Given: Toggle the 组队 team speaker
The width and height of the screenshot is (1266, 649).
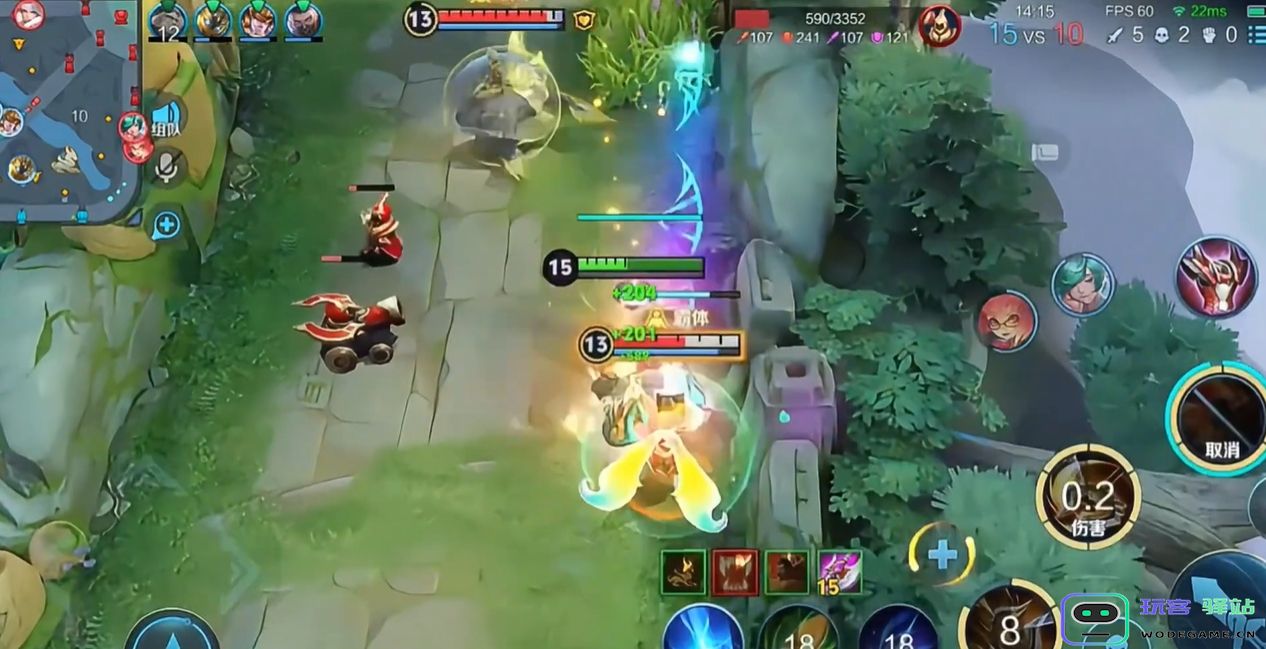Looking at the screenshot, I should [x=165, y=119].
